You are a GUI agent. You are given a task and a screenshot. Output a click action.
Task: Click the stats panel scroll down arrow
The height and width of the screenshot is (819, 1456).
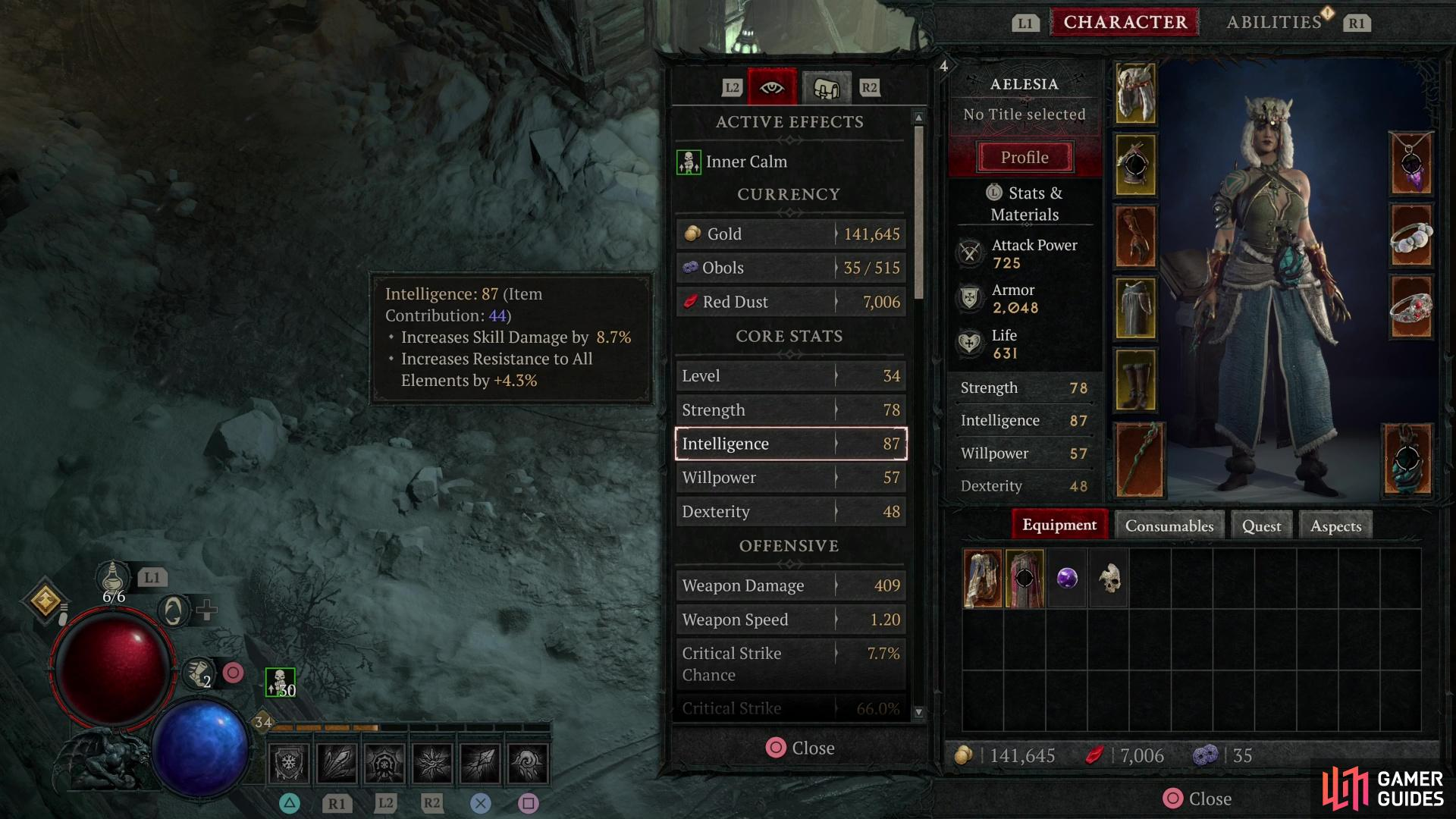pyautogui.click(x=919, y=712)
